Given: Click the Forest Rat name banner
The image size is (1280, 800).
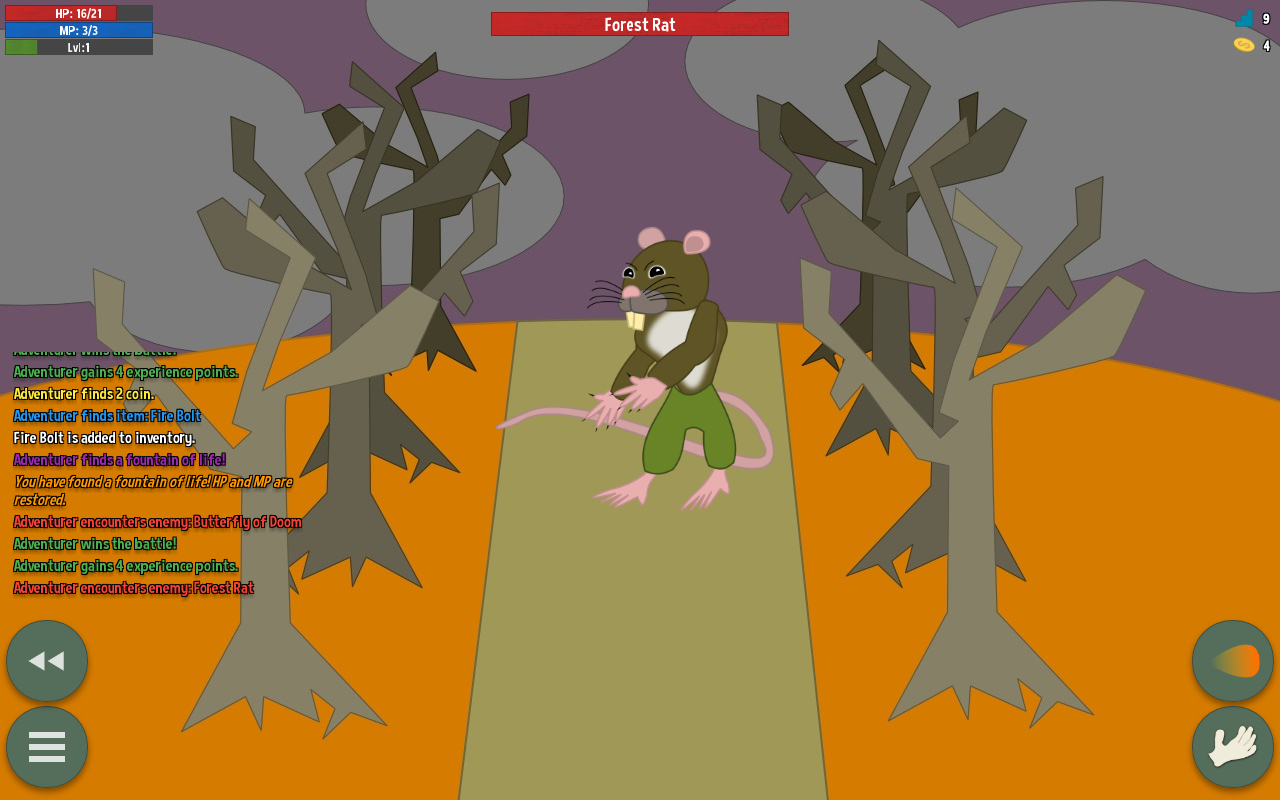Looking at the screenshot, I should (x=640, y=24).
